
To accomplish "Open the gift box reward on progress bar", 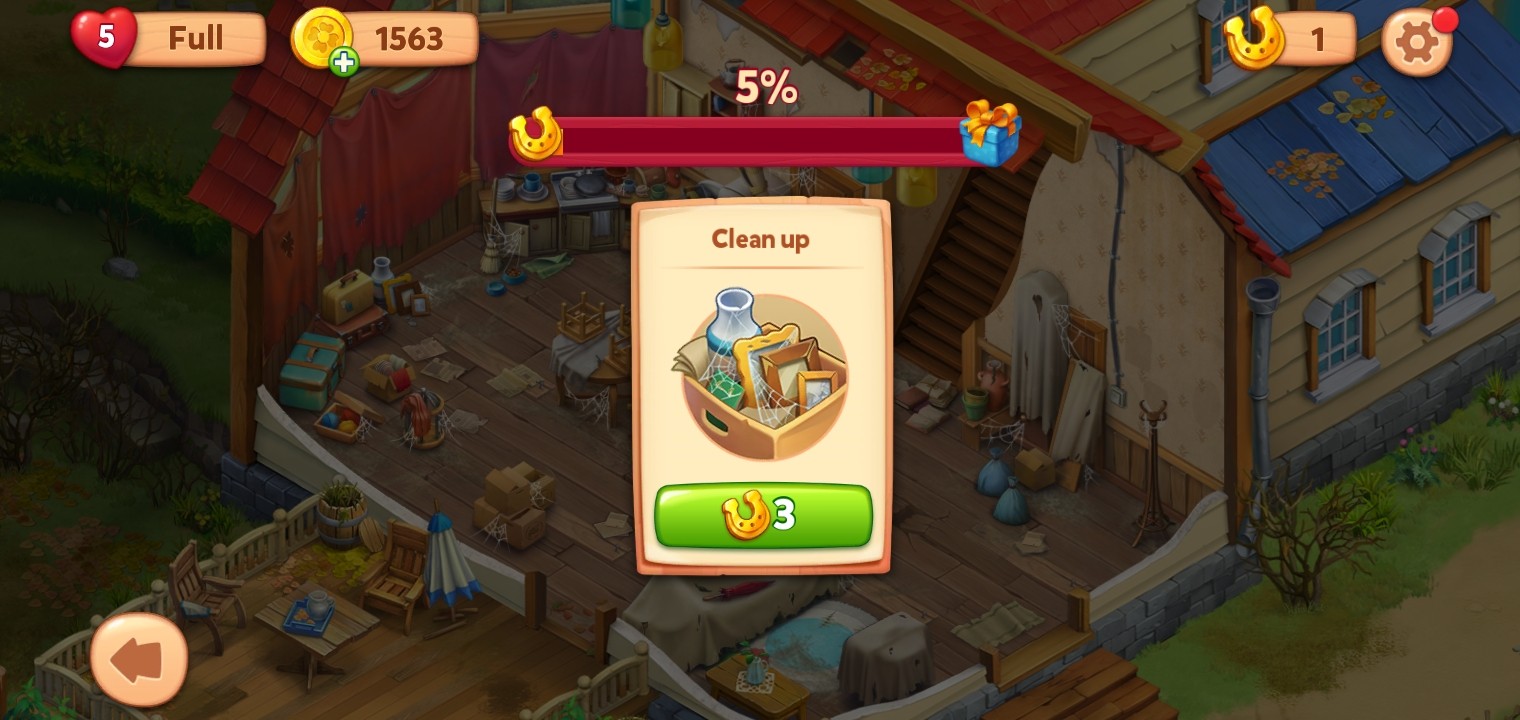I will pyautogui.click(x=990, y=133).
